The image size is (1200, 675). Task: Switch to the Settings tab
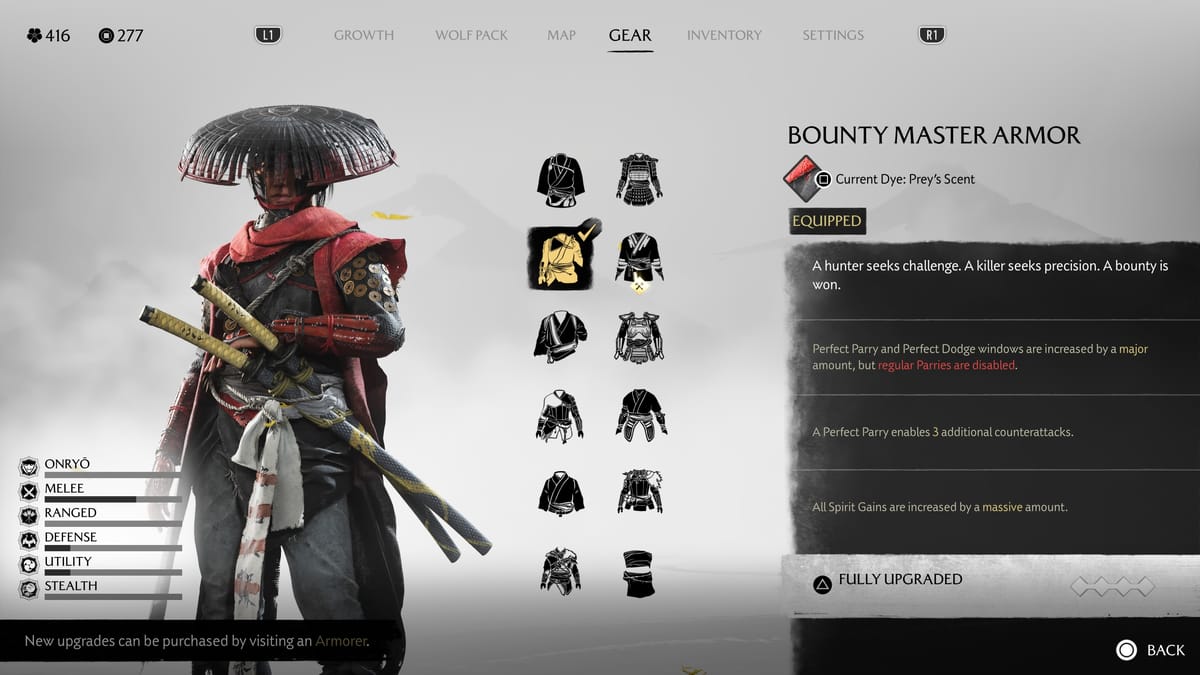pyautogui.click(x=833, y=35)
